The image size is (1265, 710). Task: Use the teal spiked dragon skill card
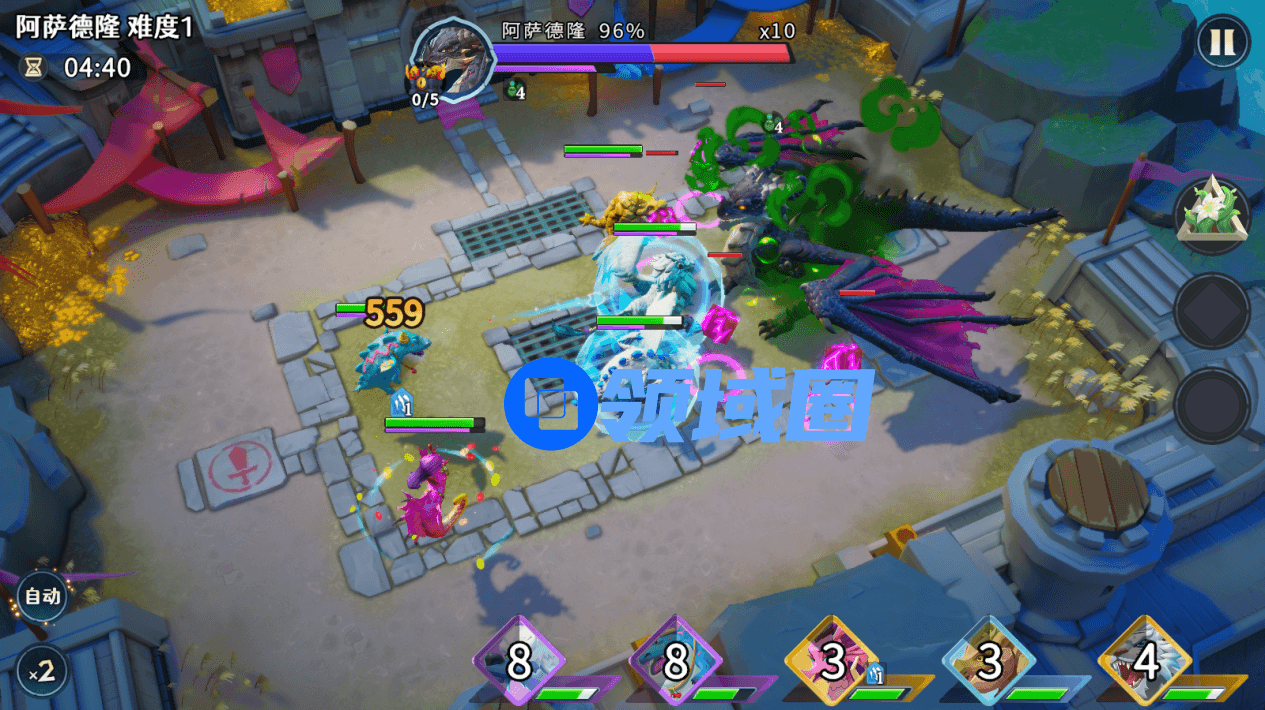tap(676, 662)
